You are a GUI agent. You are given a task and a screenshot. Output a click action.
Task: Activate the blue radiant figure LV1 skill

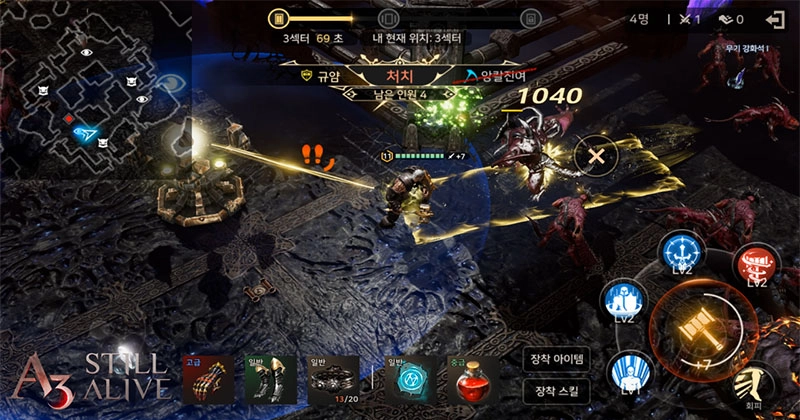[x=631, y=374]
